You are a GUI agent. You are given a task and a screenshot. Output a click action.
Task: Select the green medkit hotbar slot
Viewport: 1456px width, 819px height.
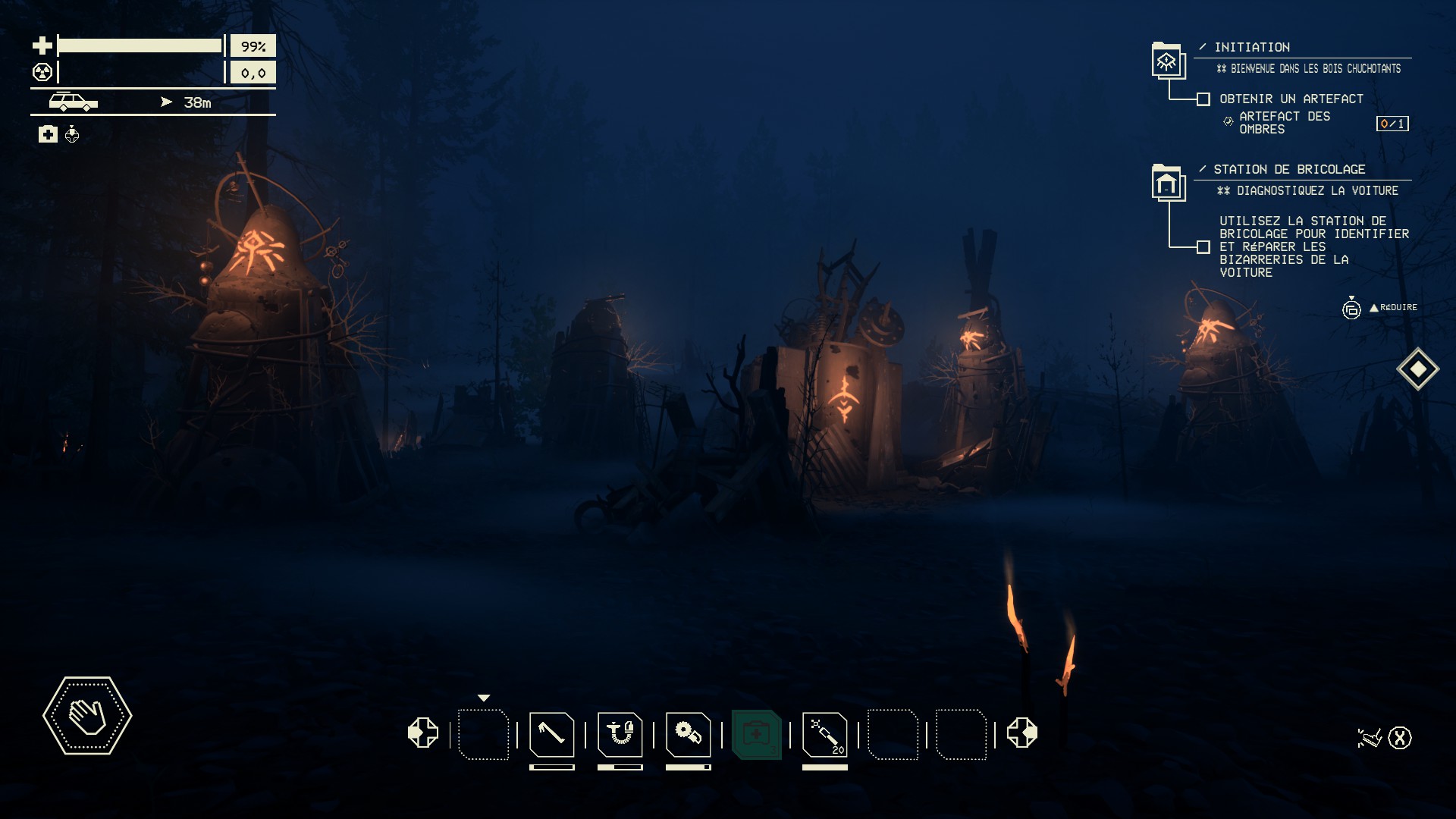tap(756, 734)
